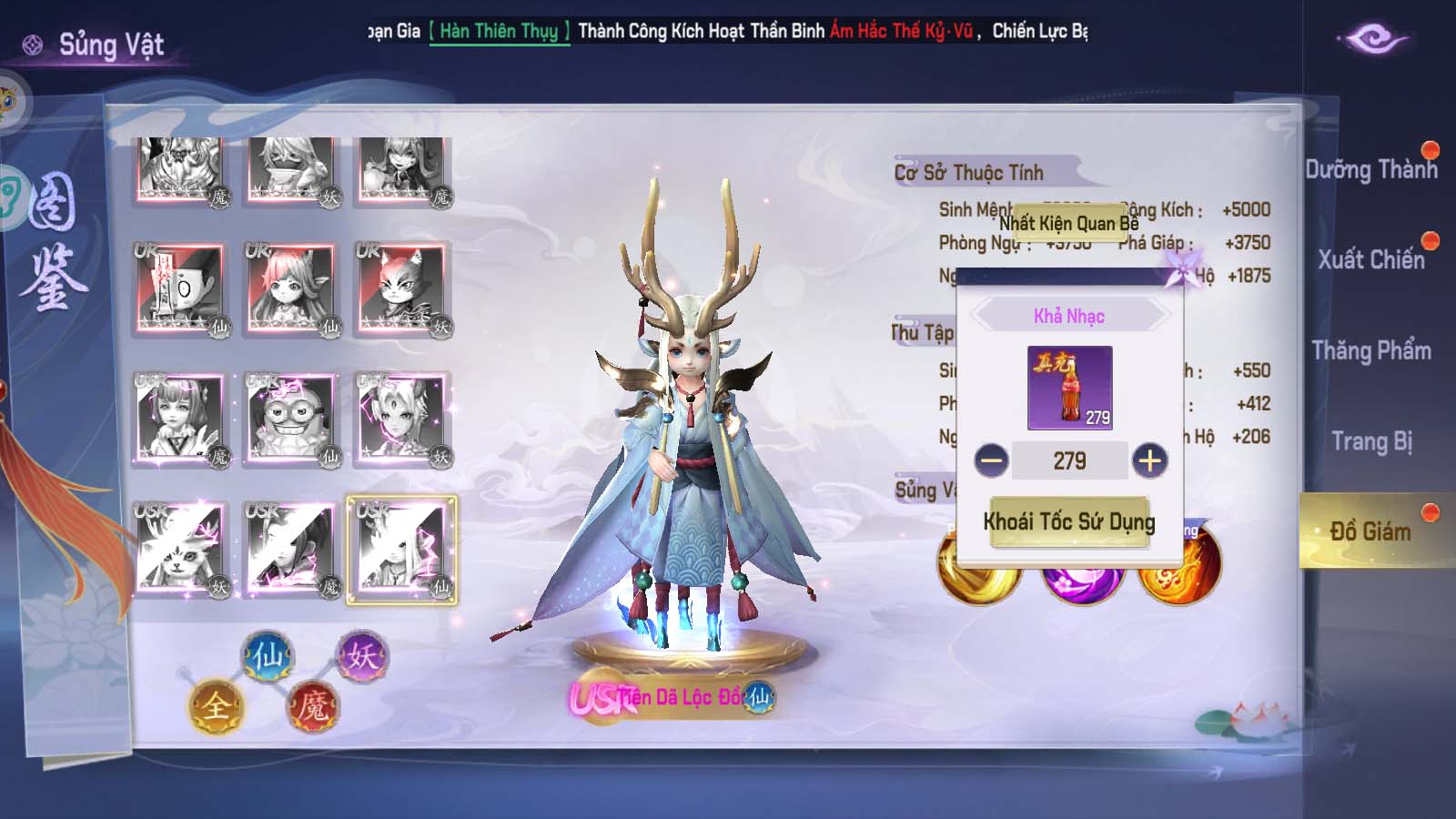The height and width of the screenshot is (819, 1456).
Task: Increase the Khả Nhạc quantity with plus
Action: [1149, 460]
